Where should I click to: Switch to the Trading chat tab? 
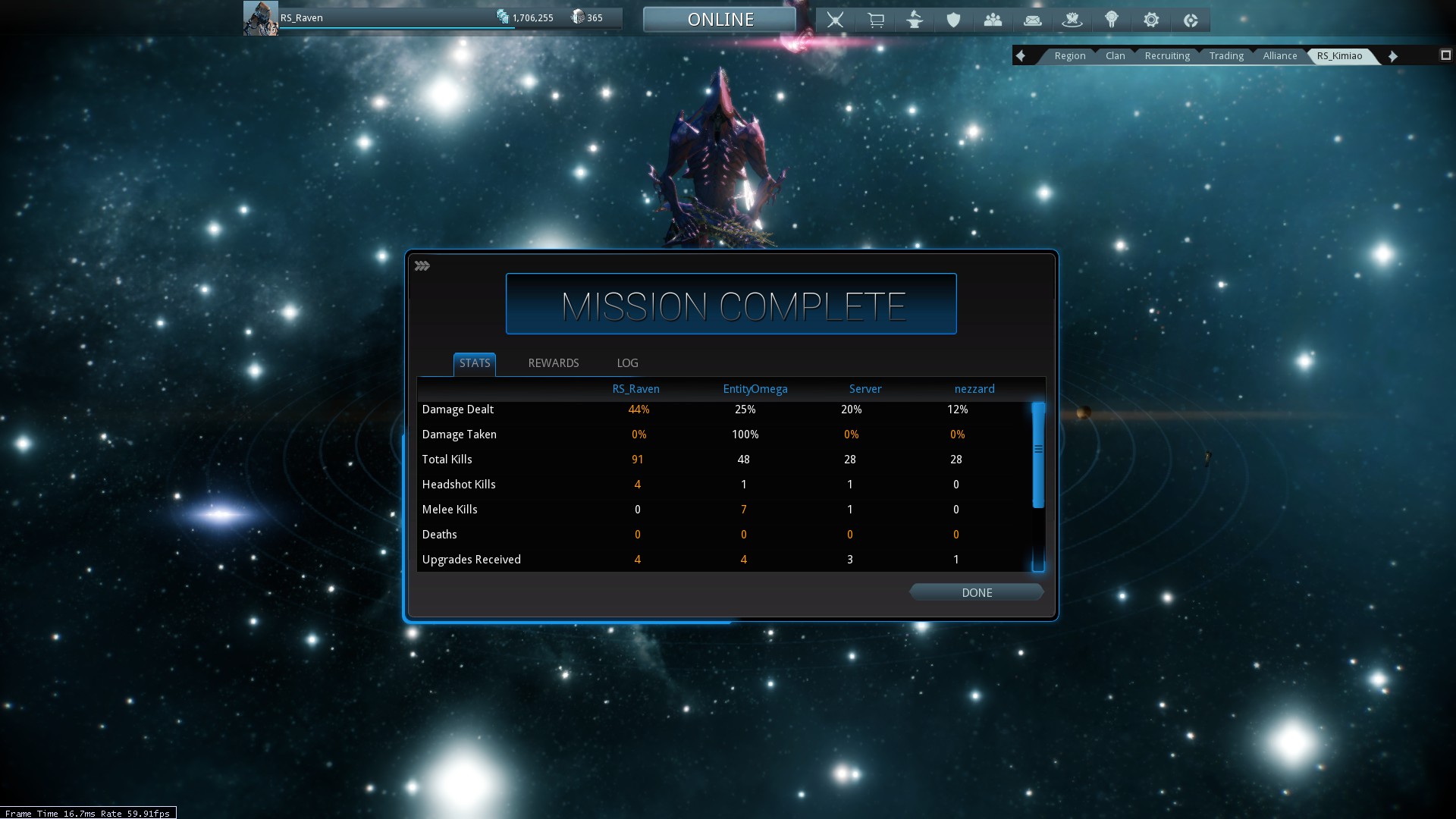click(1226, 56)
